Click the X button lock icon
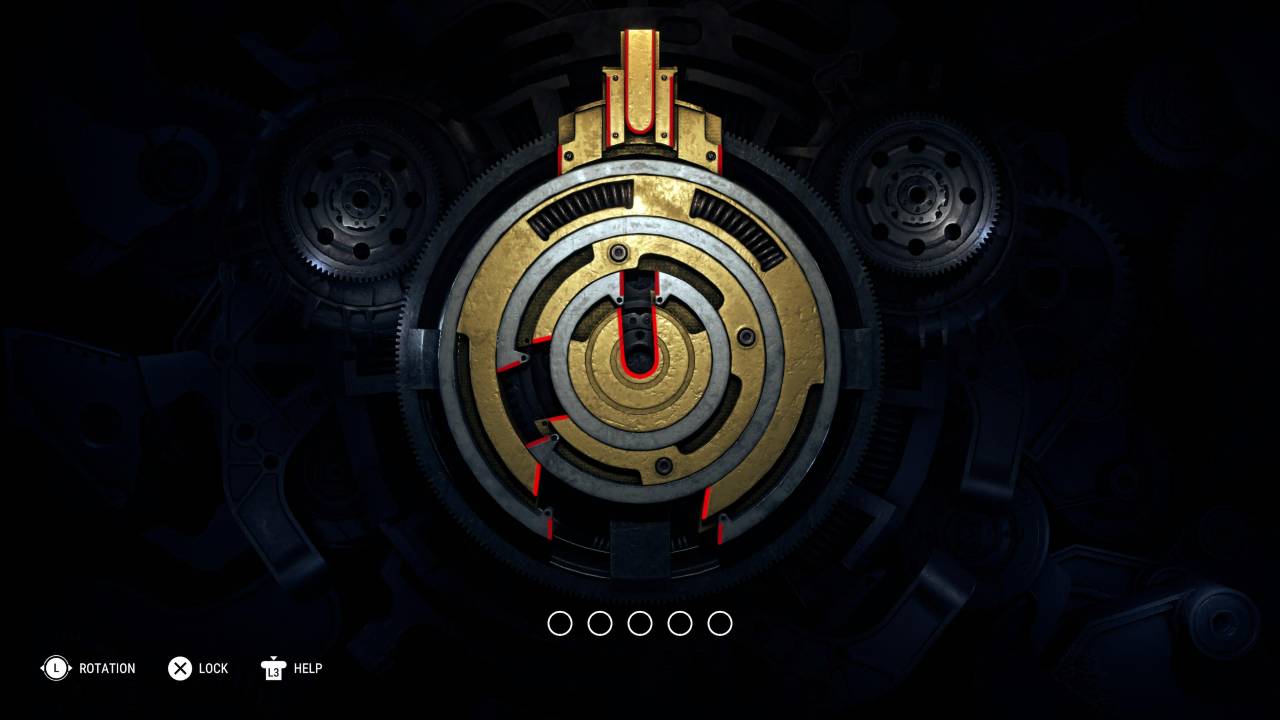This screenshot has height=720, width=1280. pyautogui.click(x=180, y=668)
